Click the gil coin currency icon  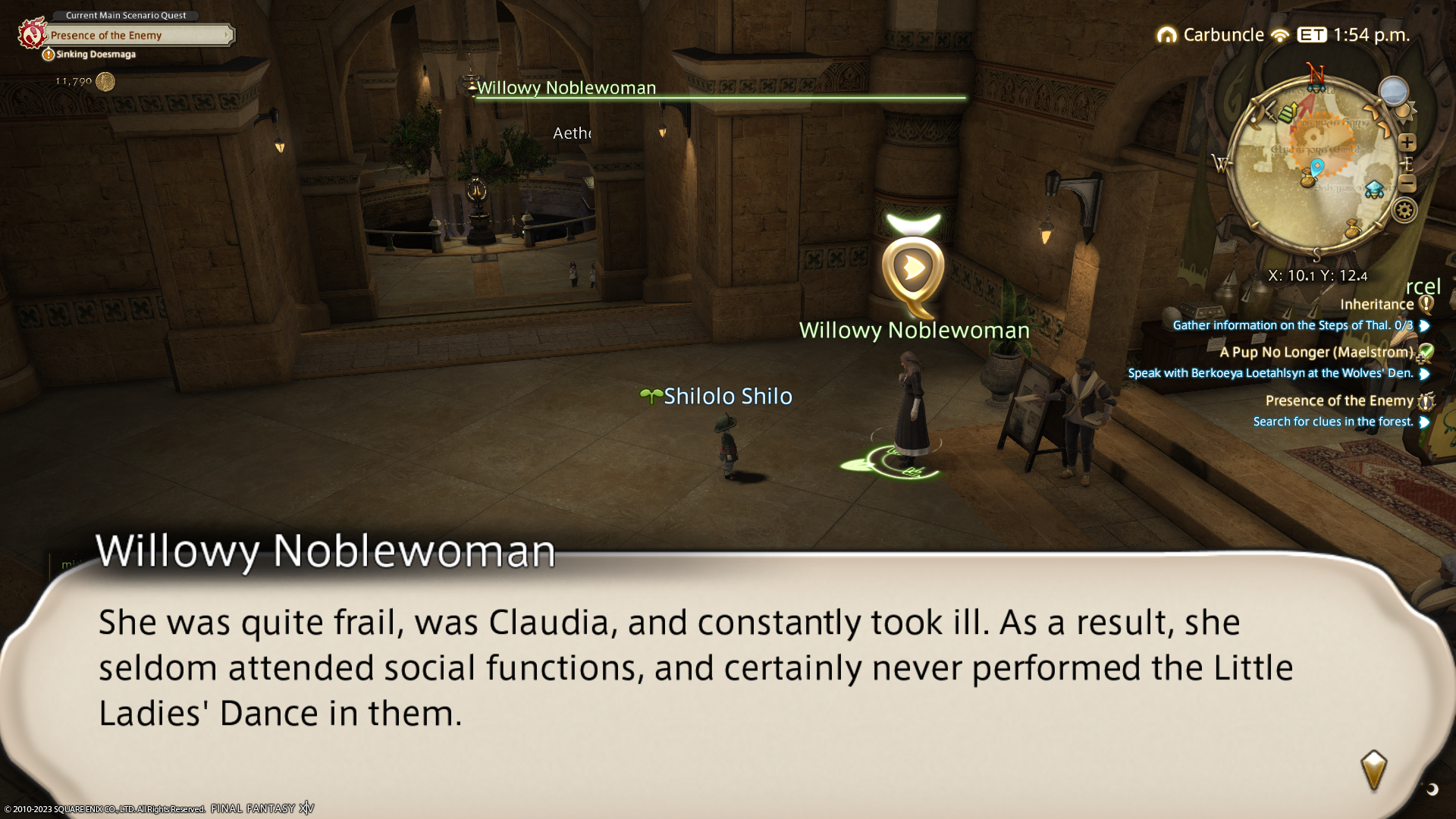click(105, 82)
